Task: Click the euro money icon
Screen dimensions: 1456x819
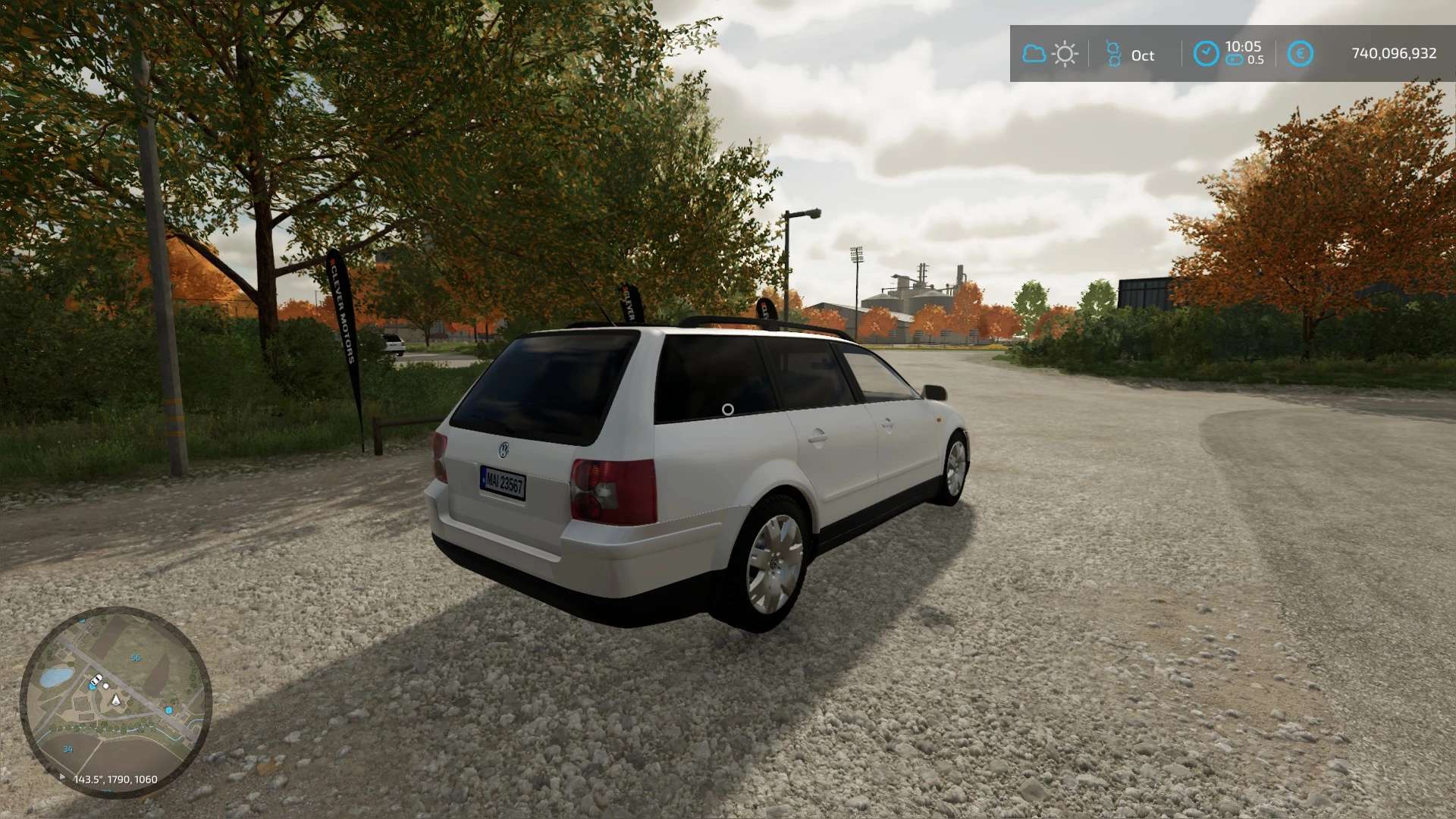Action: 1300,54
